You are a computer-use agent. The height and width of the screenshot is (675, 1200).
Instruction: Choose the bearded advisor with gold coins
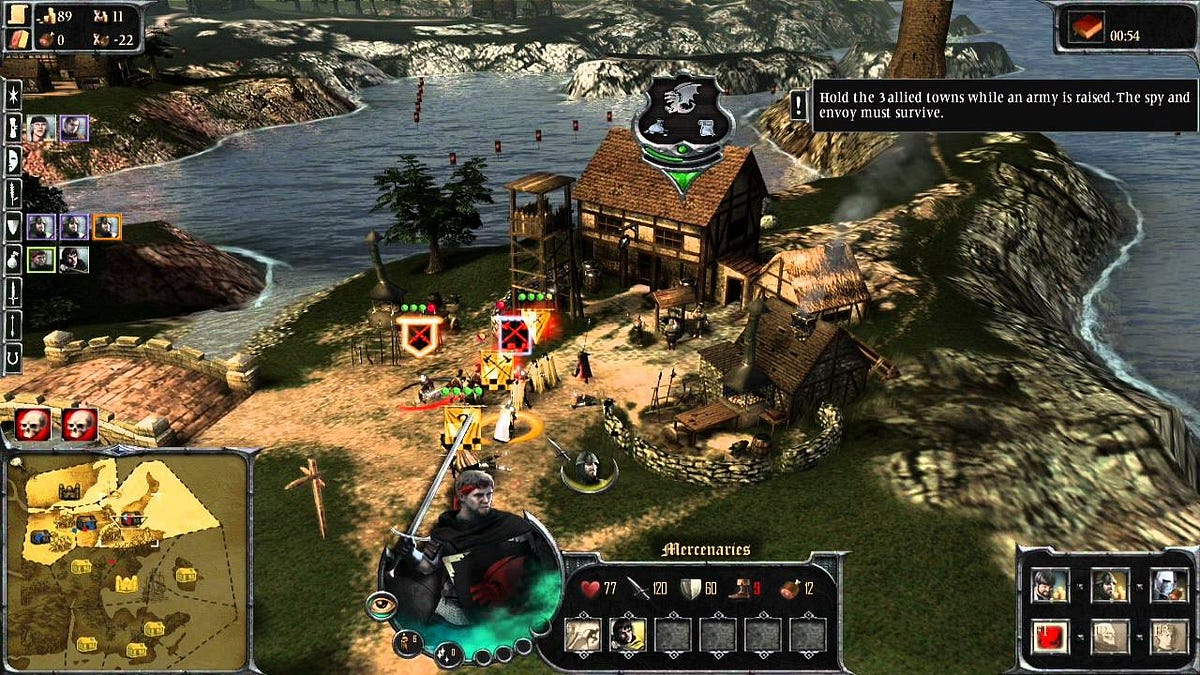tap(1049, 586)
